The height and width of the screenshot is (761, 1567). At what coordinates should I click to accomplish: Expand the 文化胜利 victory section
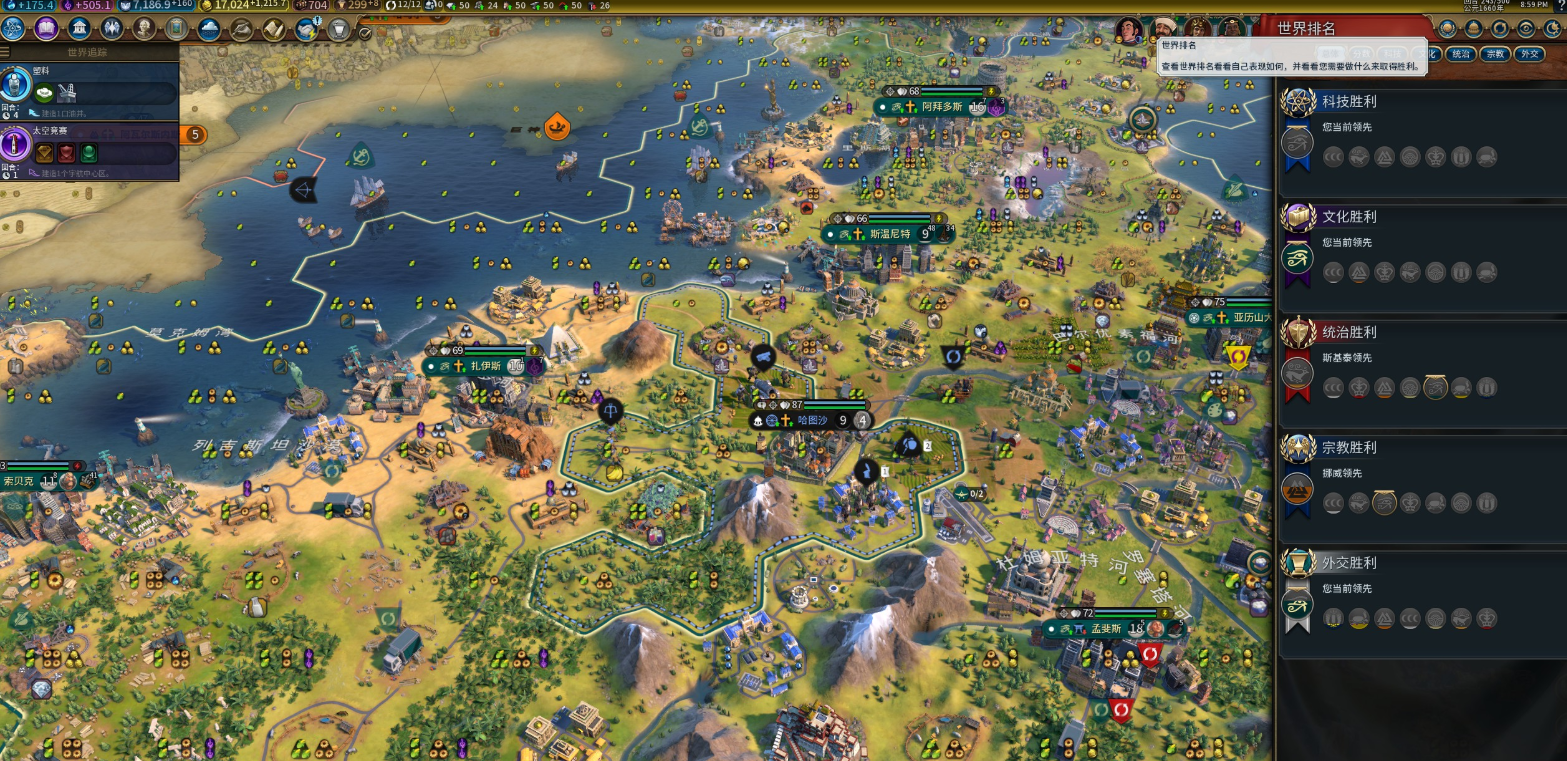point(1348,216)
